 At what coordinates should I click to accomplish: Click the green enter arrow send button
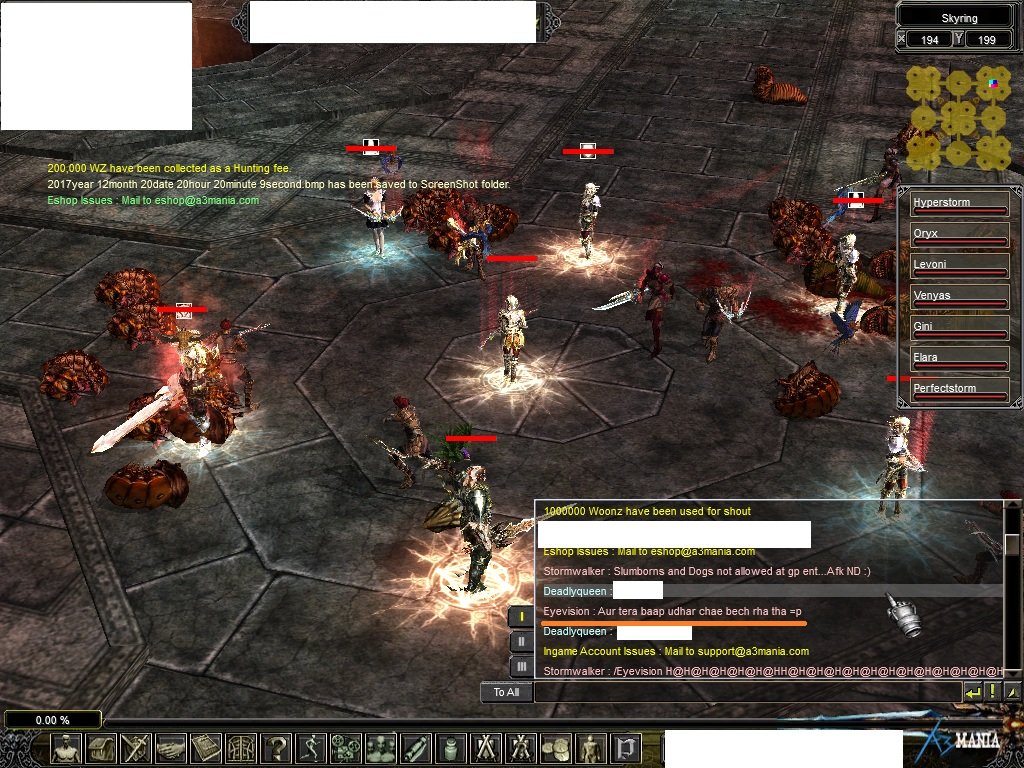tap(972, 692)
